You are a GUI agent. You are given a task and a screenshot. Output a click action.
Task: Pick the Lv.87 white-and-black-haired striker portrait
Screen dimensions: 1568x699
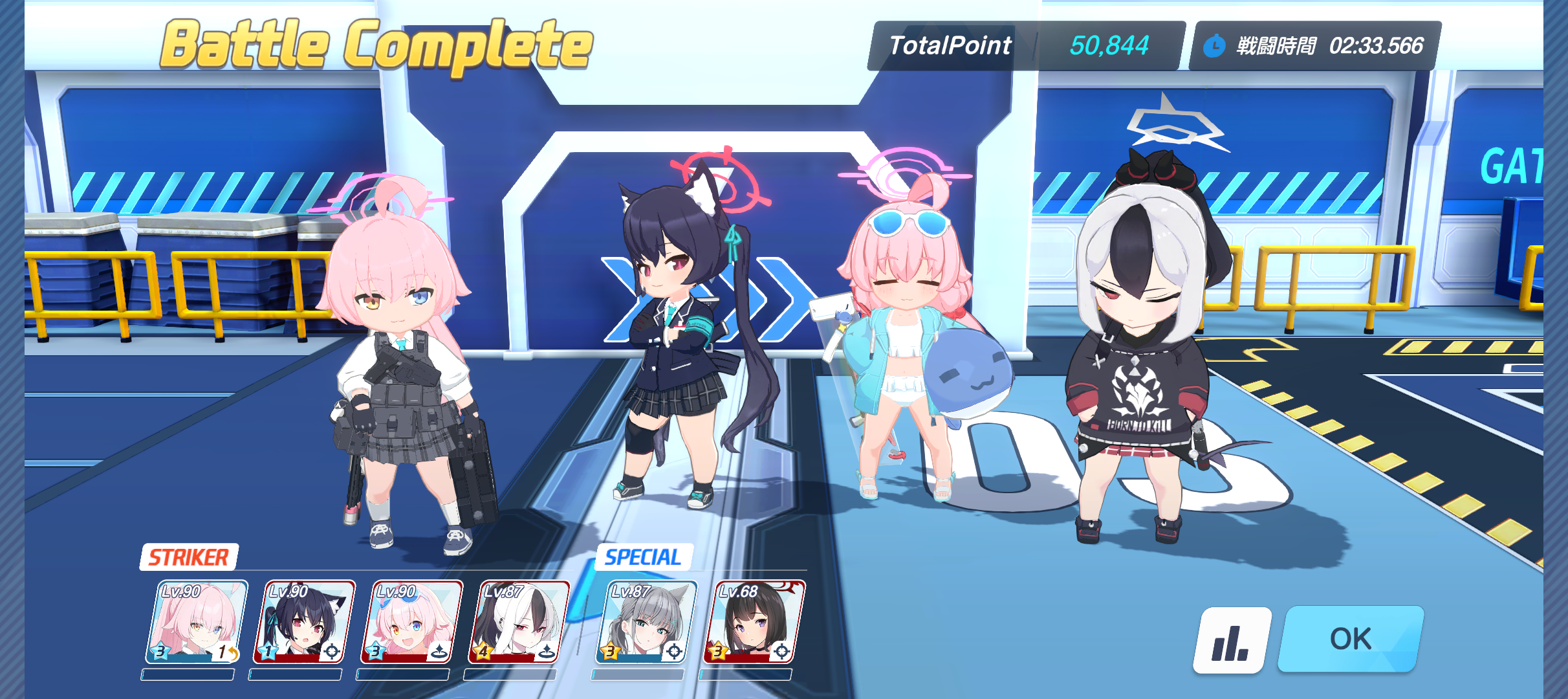tap(519, 622)
